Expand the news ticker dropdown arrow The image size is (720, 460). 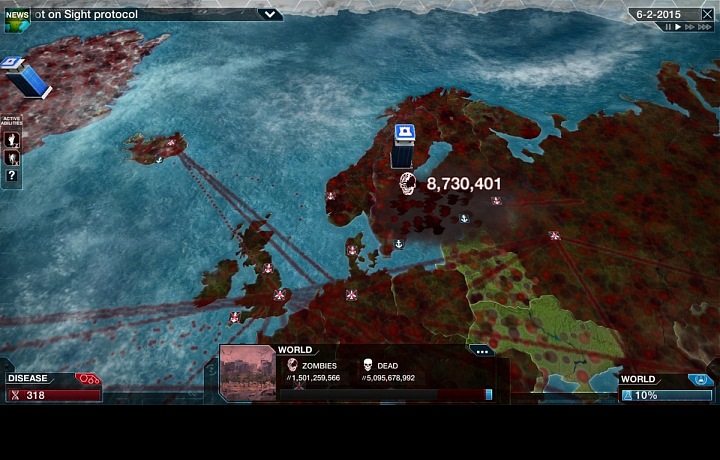(x=269, y=15)
